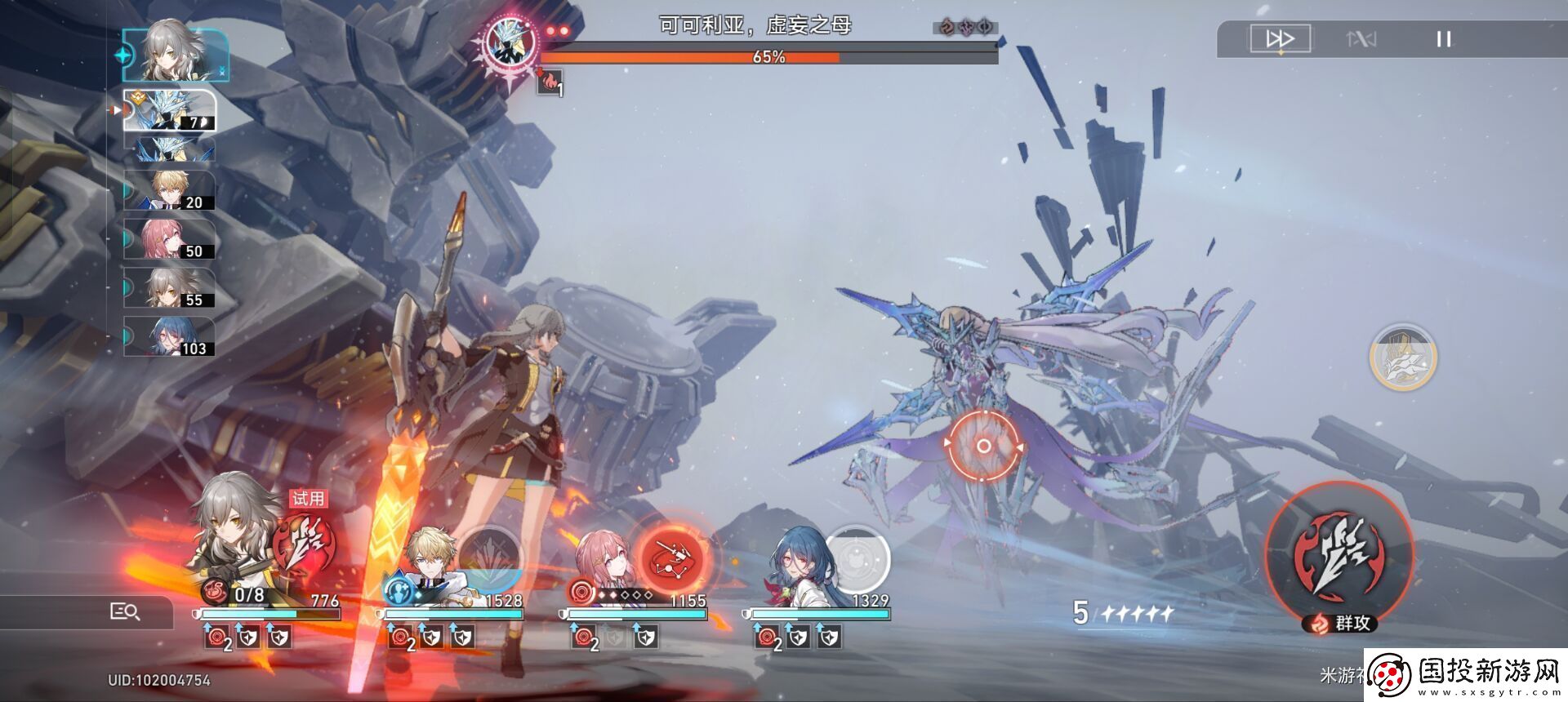Click the red target reticle on Cocolia
Screen dimensions: 1568x702
pyautogui.click(x=983, y=446)
